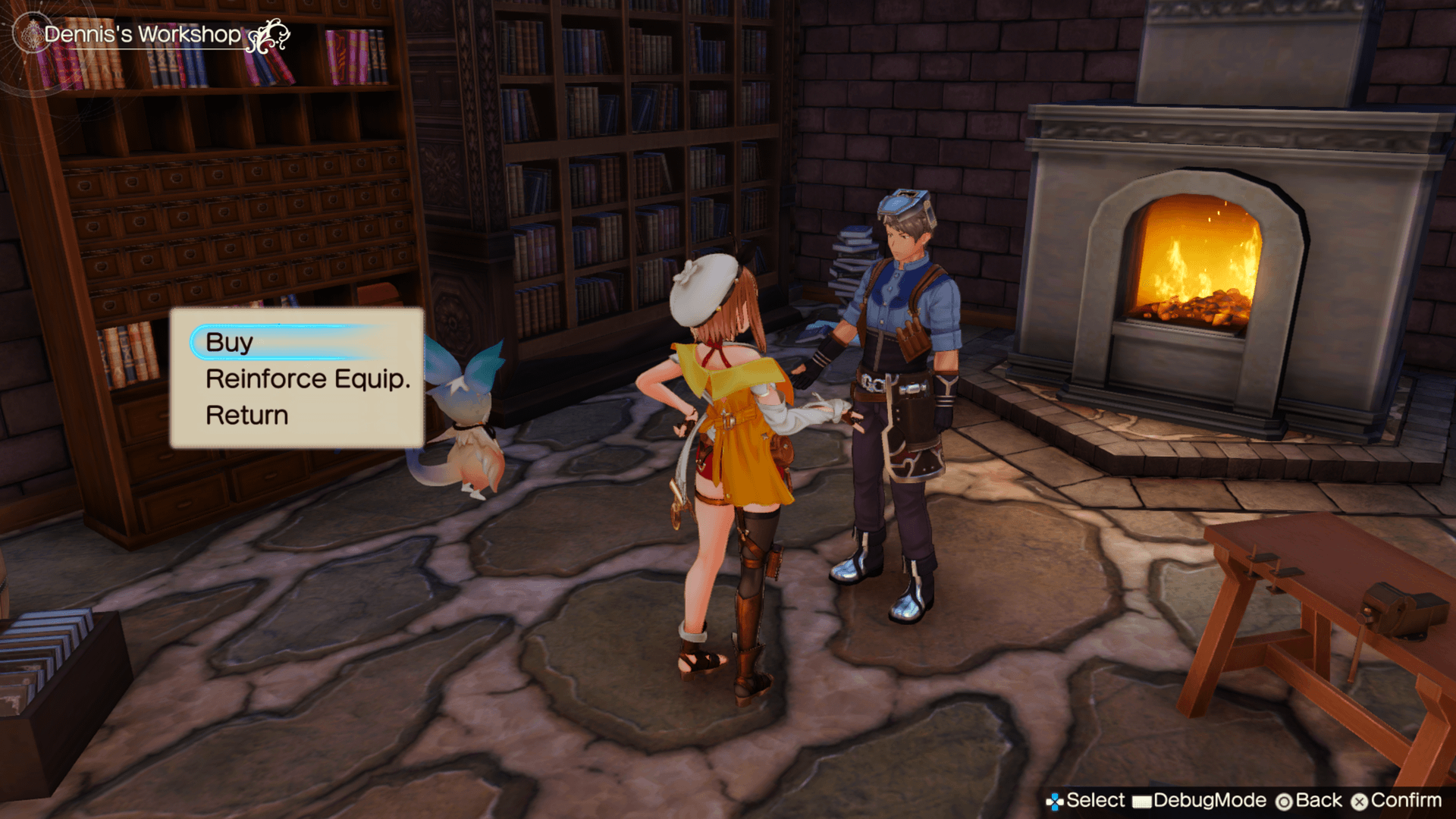The width and height of the screenshot is (1456, 819).
Task: Select the Buy menu option
Action: 230,342
